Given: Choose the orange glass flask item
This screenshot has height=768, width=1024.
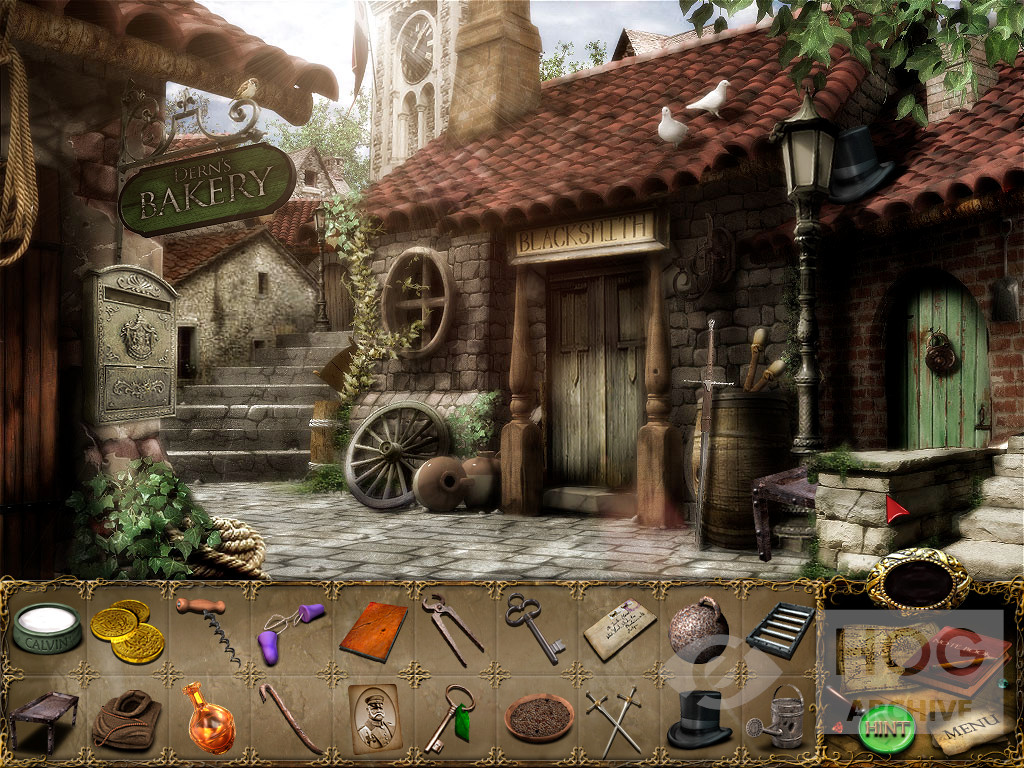Looking at the screenshot, I should click(209, 718).
